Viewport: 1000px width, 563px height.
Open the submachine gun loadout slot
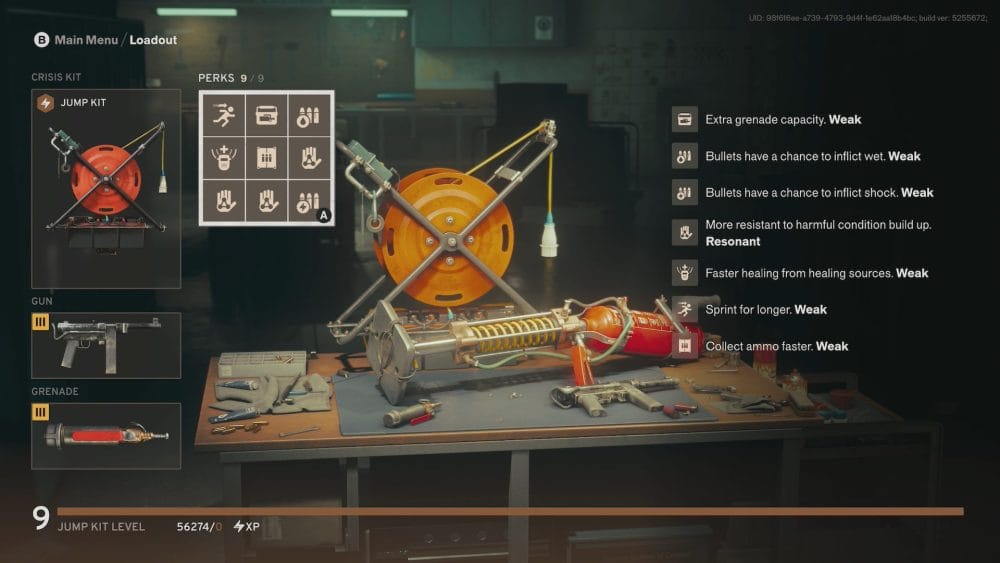106,345
